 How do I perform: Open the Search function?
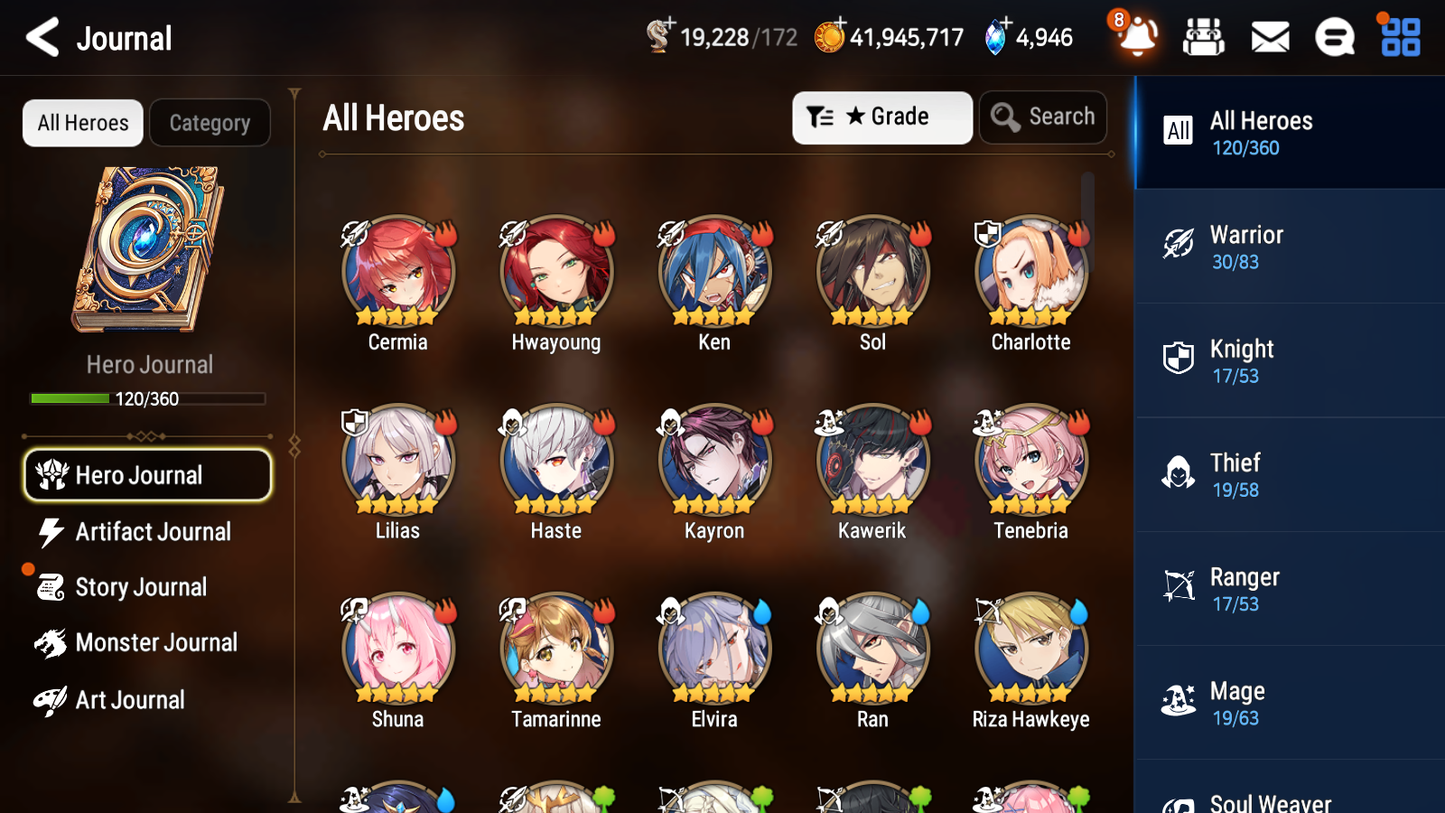click(1043, 117)
